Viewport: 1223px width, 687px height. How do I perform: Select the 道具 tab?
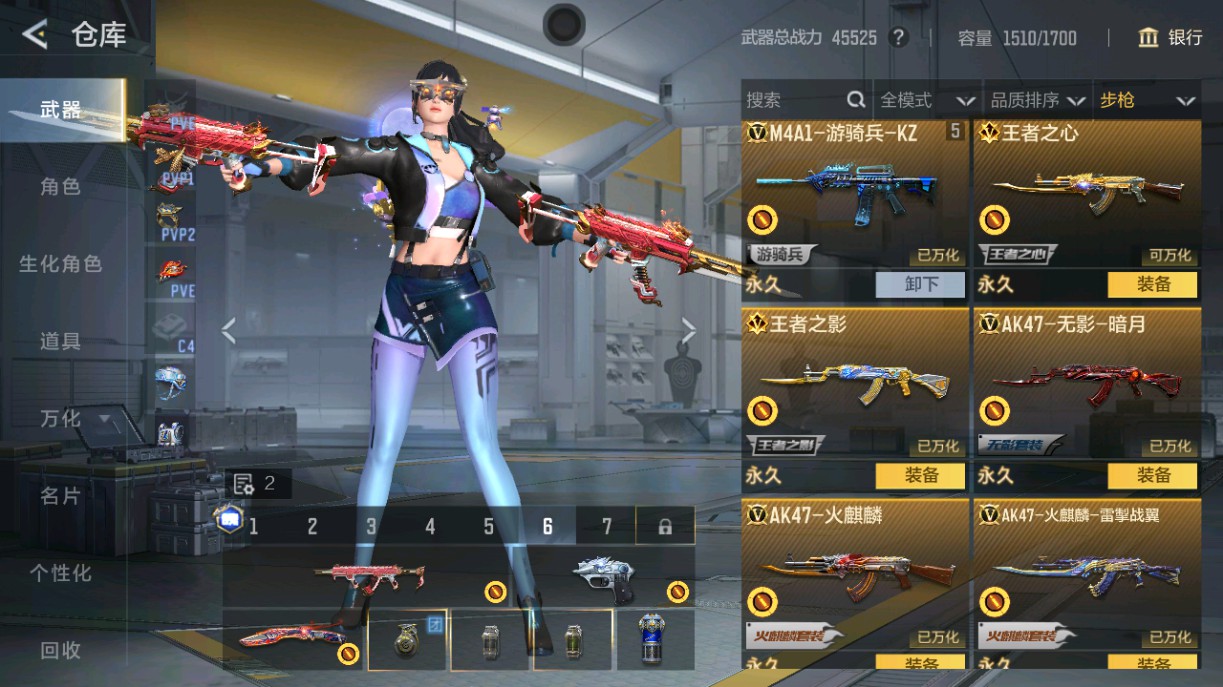[60, 341]
